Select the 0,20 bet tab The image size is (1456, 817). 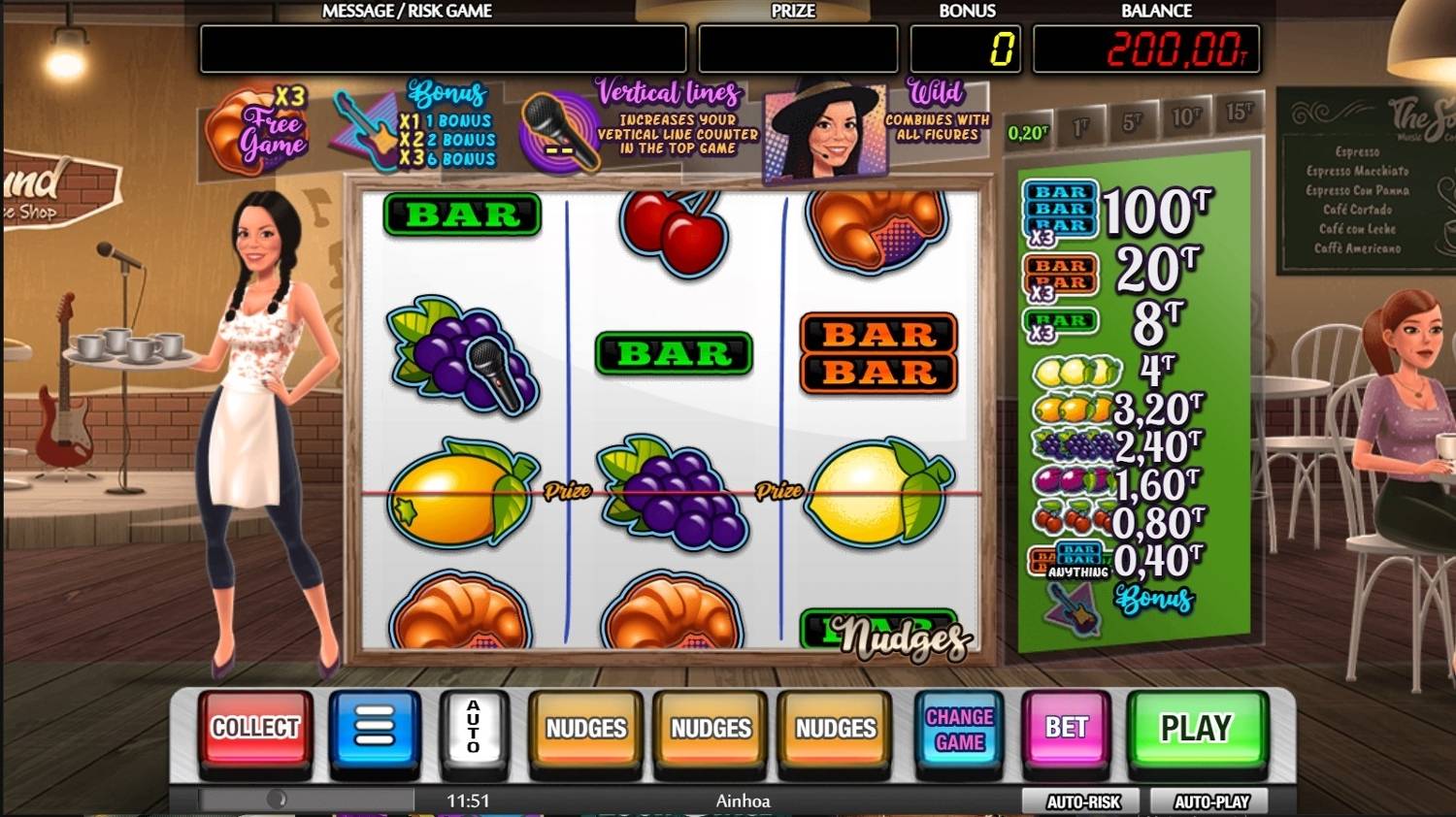click(x=1028, y=133)
